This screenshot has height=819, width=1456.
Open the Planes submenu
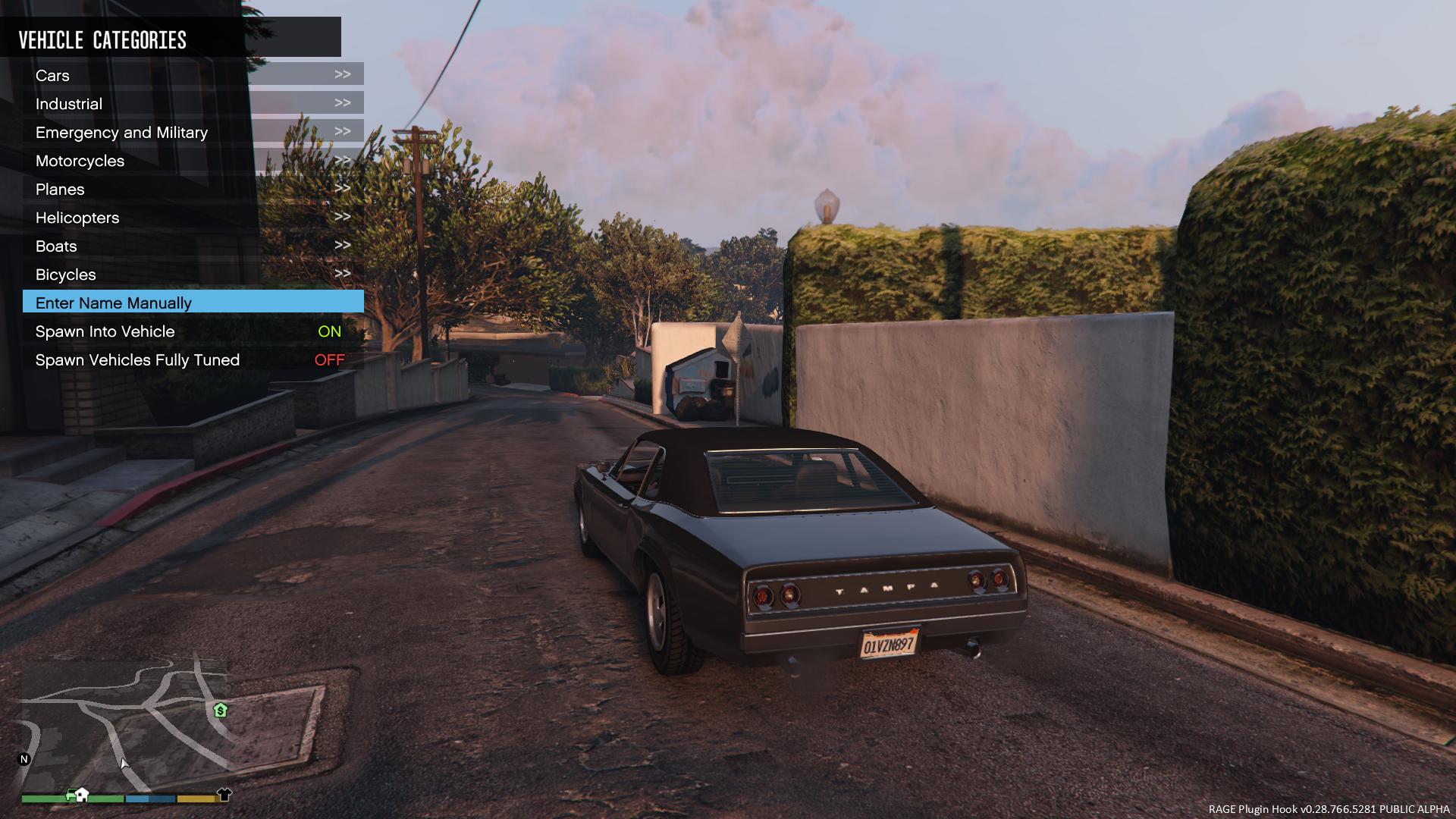click(x=193, y=189)
